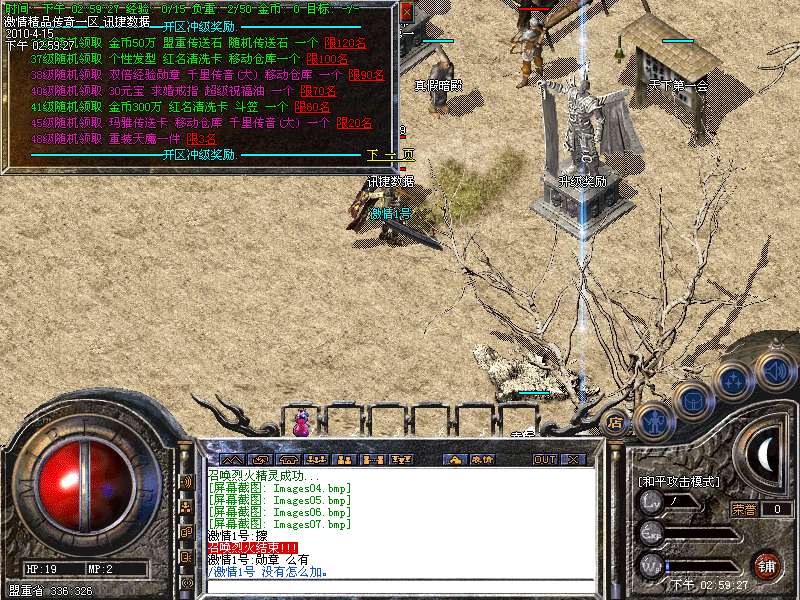Open the bag inventory icon

693,401
